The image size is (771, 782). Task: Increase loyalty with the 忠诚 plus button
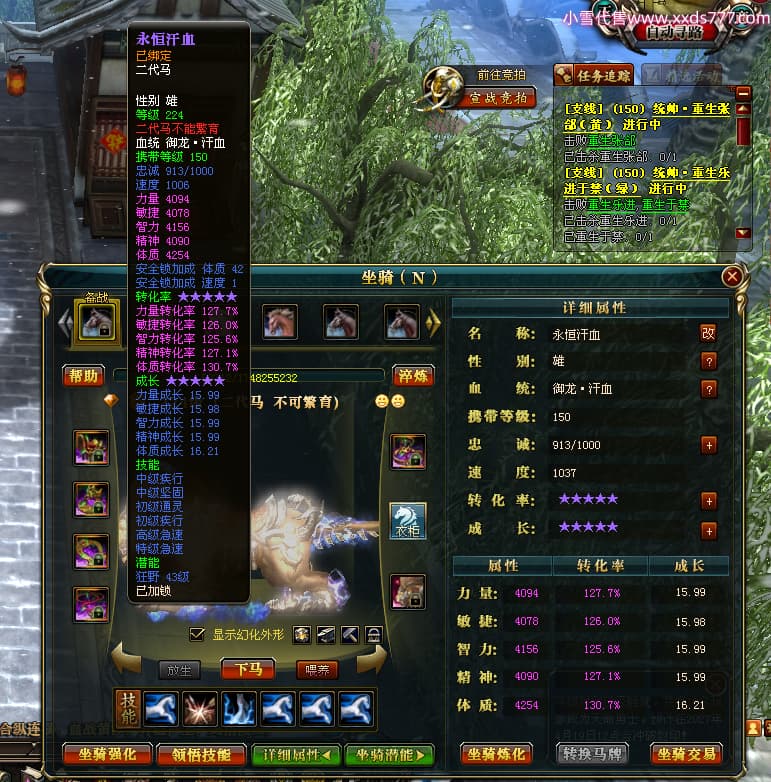[x=709, y=445]
